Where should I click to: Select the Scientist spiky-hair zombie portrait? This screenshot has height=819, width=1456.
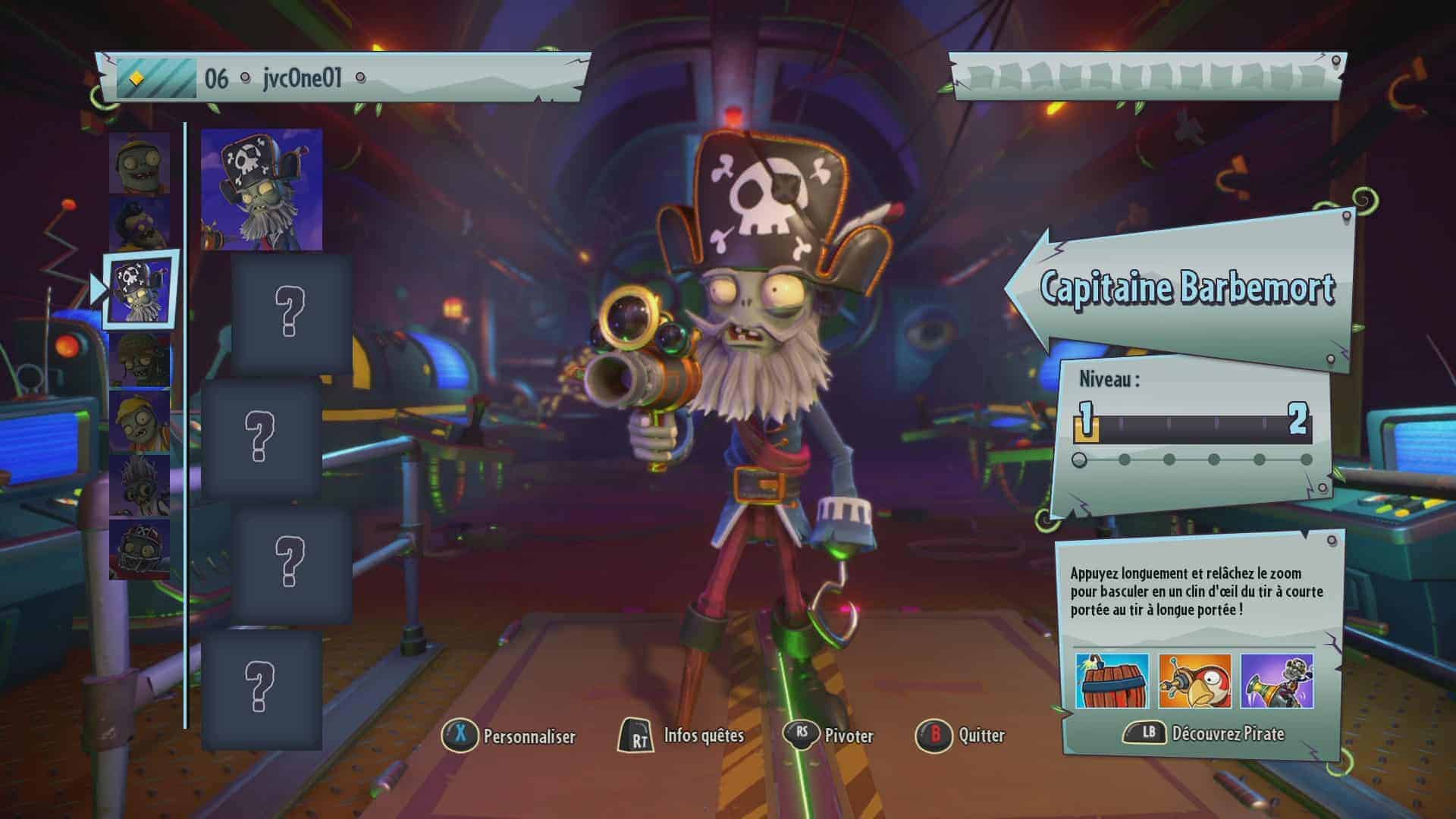[x=140, y=485]
